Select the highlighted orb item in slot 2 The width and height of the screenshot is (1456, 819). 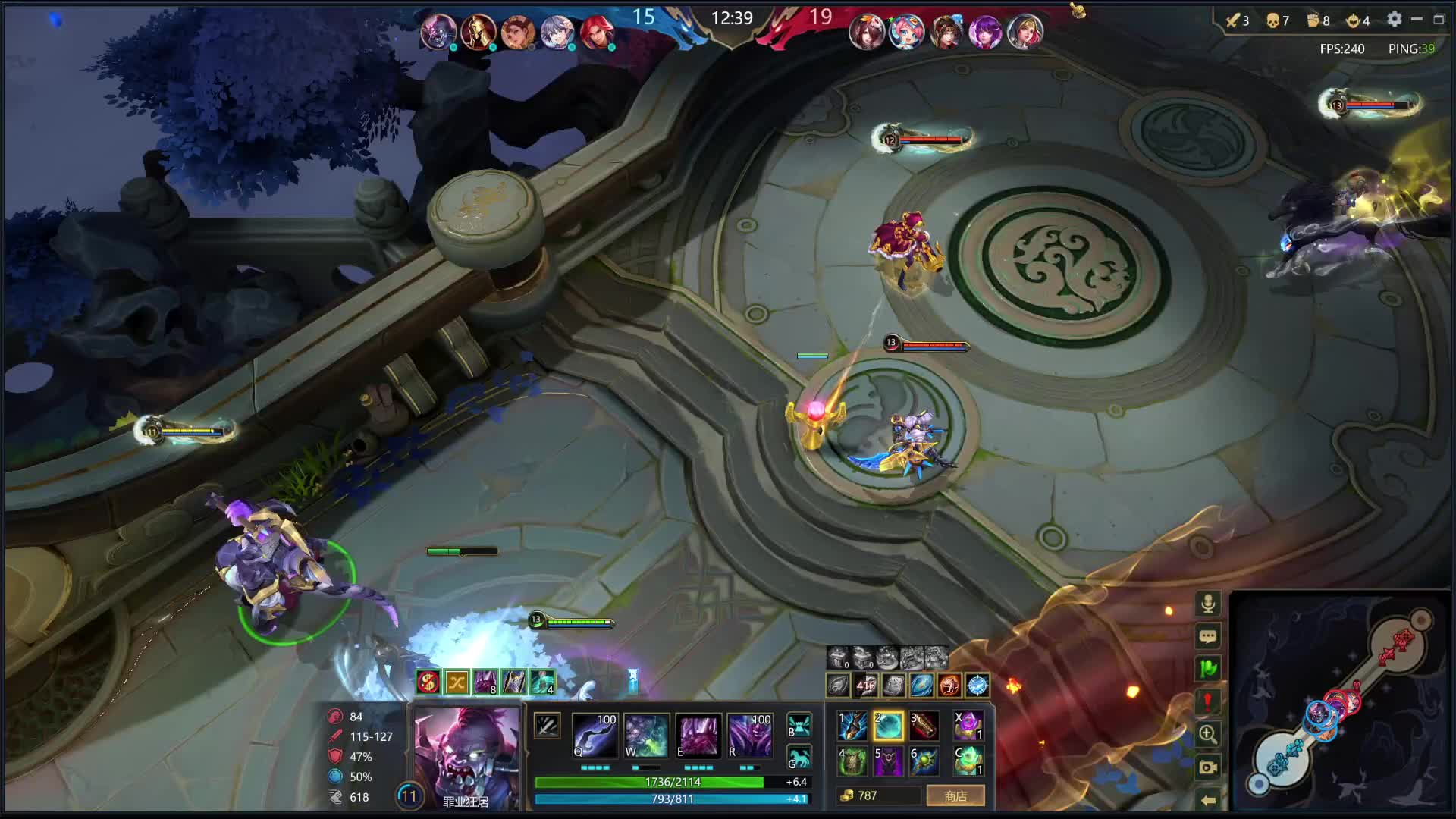click(888, 726)
